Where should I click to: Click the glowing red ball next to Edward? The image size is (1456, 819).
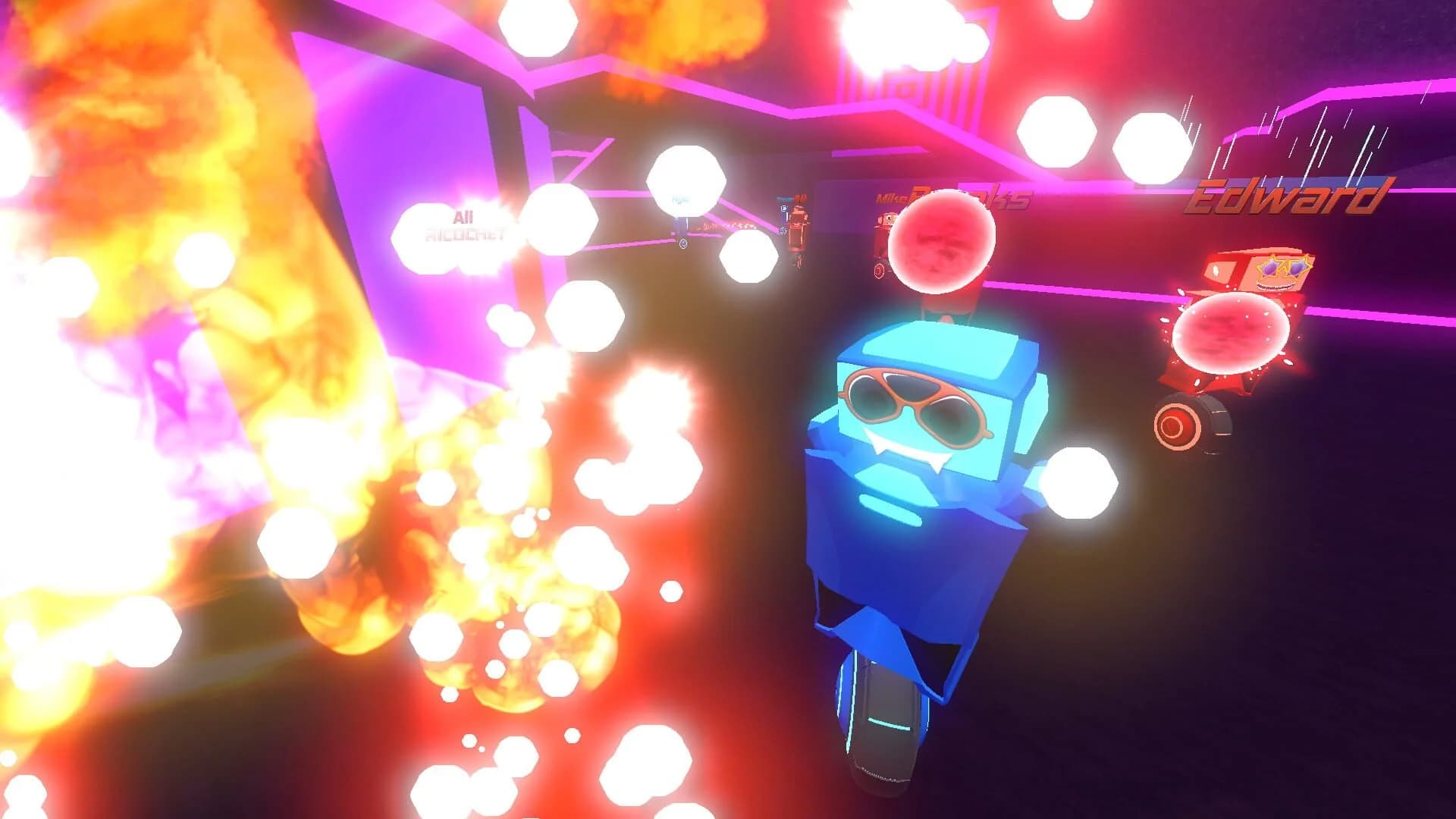tap(1233, 334)
